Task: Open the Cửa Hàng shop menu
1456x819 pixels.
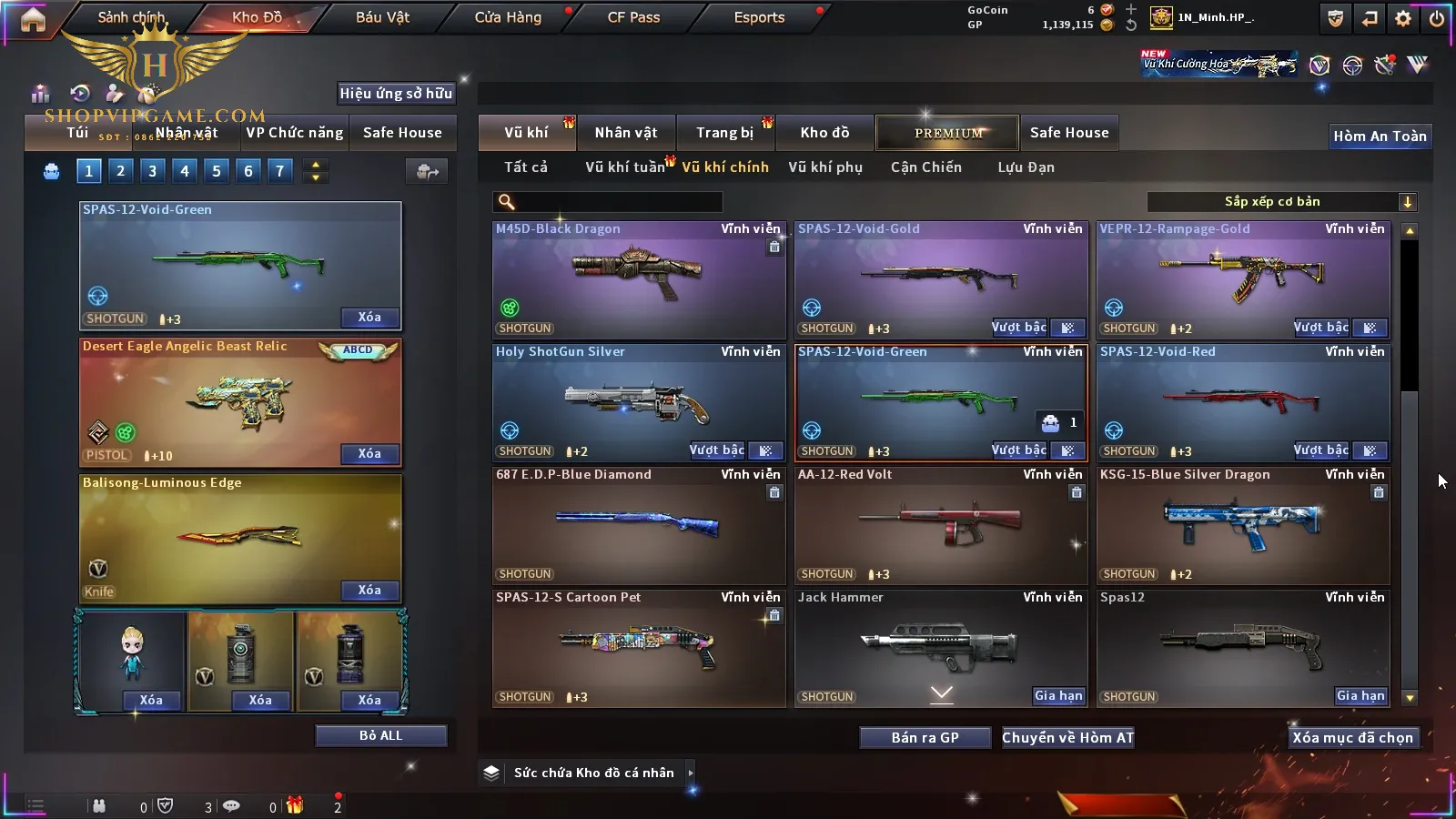Action: [x=508, y=17]
